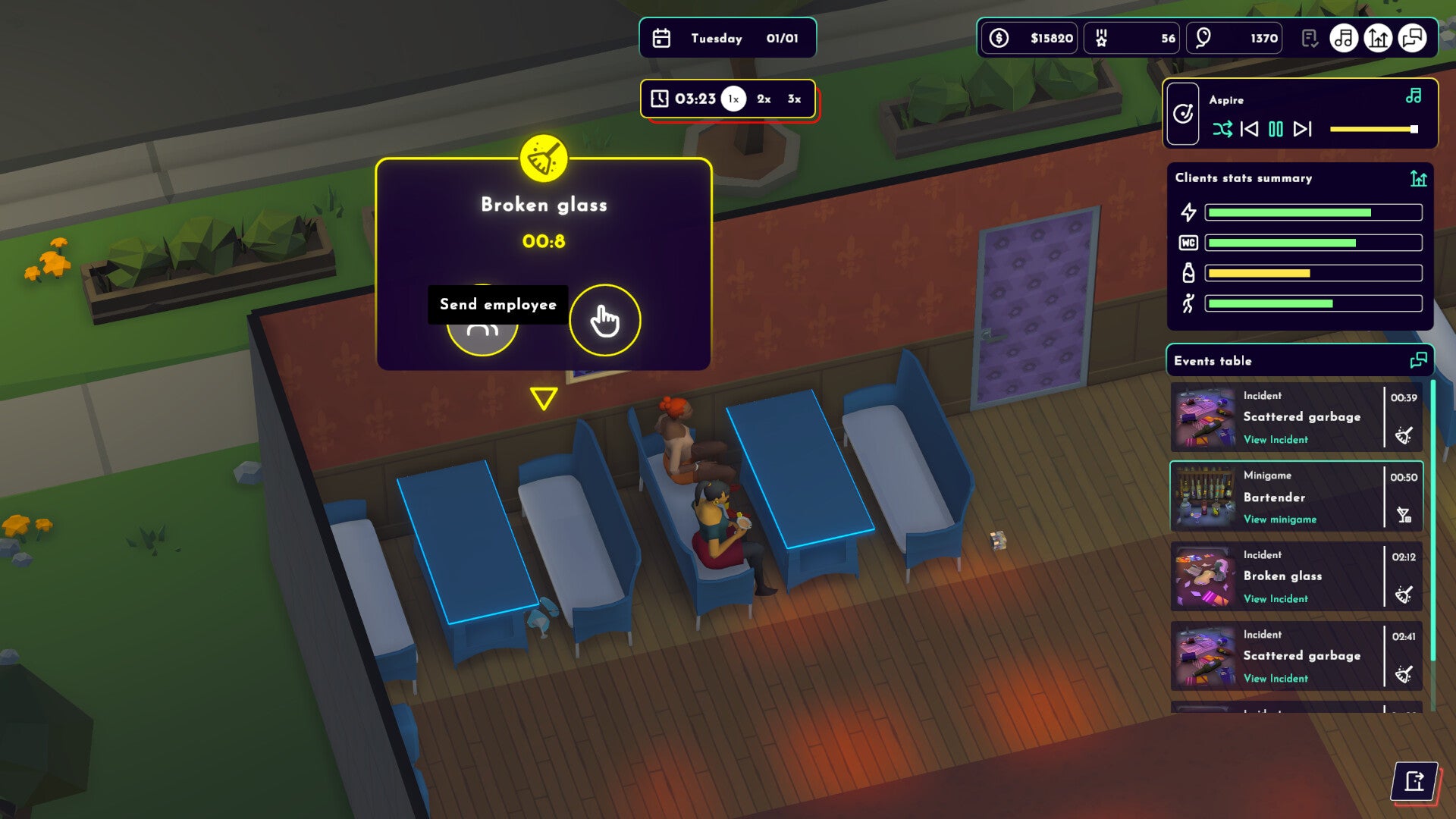Click the task checklist clipboard icon
The width and height of the screenshot is (1456, 819).
click(x=1309, y=38)
